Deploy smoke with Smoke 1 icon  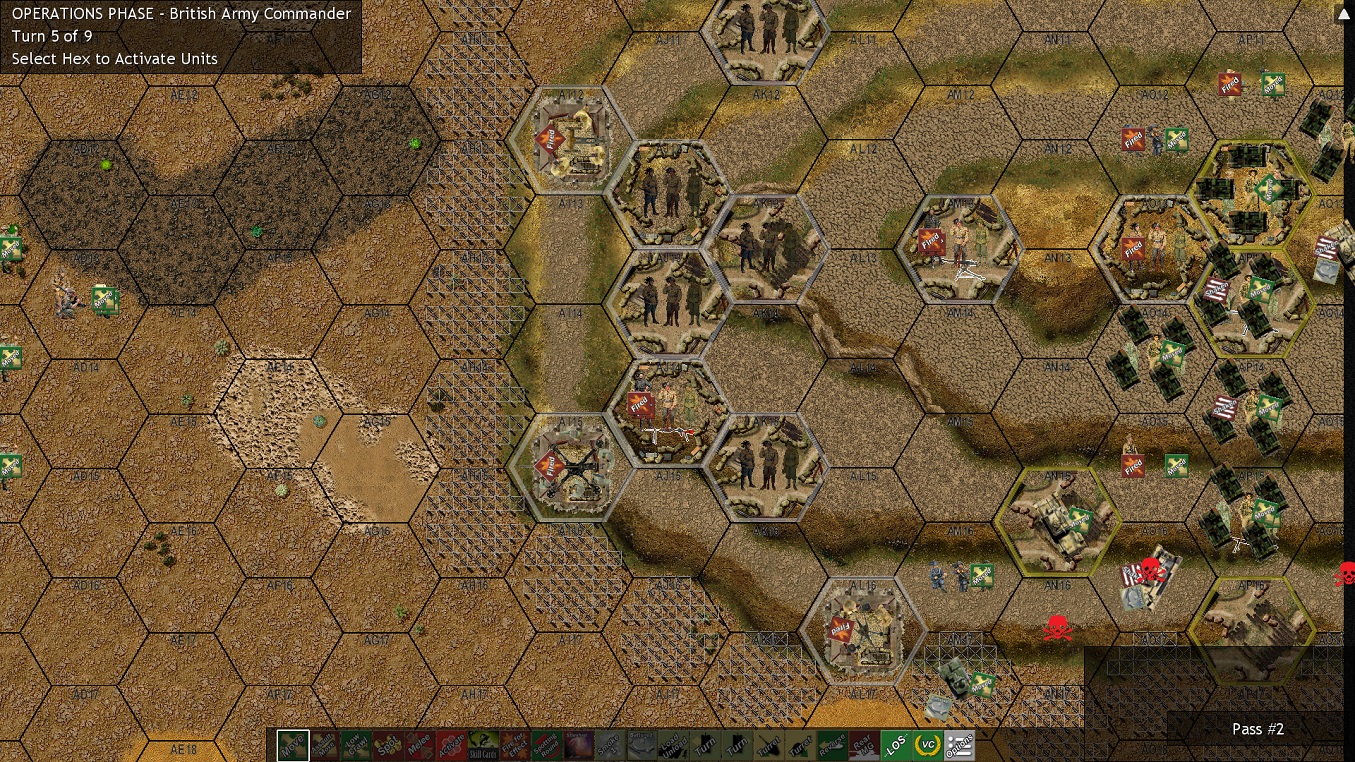click(x=609, y=746)
